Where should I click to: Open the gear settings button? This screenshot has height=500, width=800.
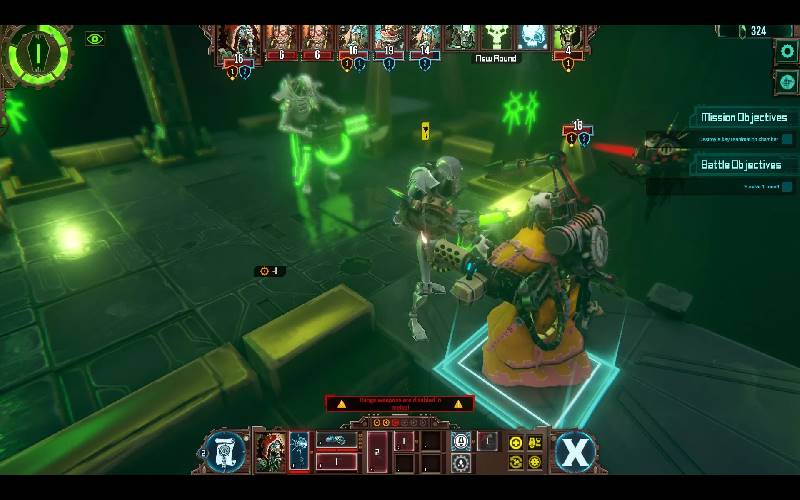787,51
